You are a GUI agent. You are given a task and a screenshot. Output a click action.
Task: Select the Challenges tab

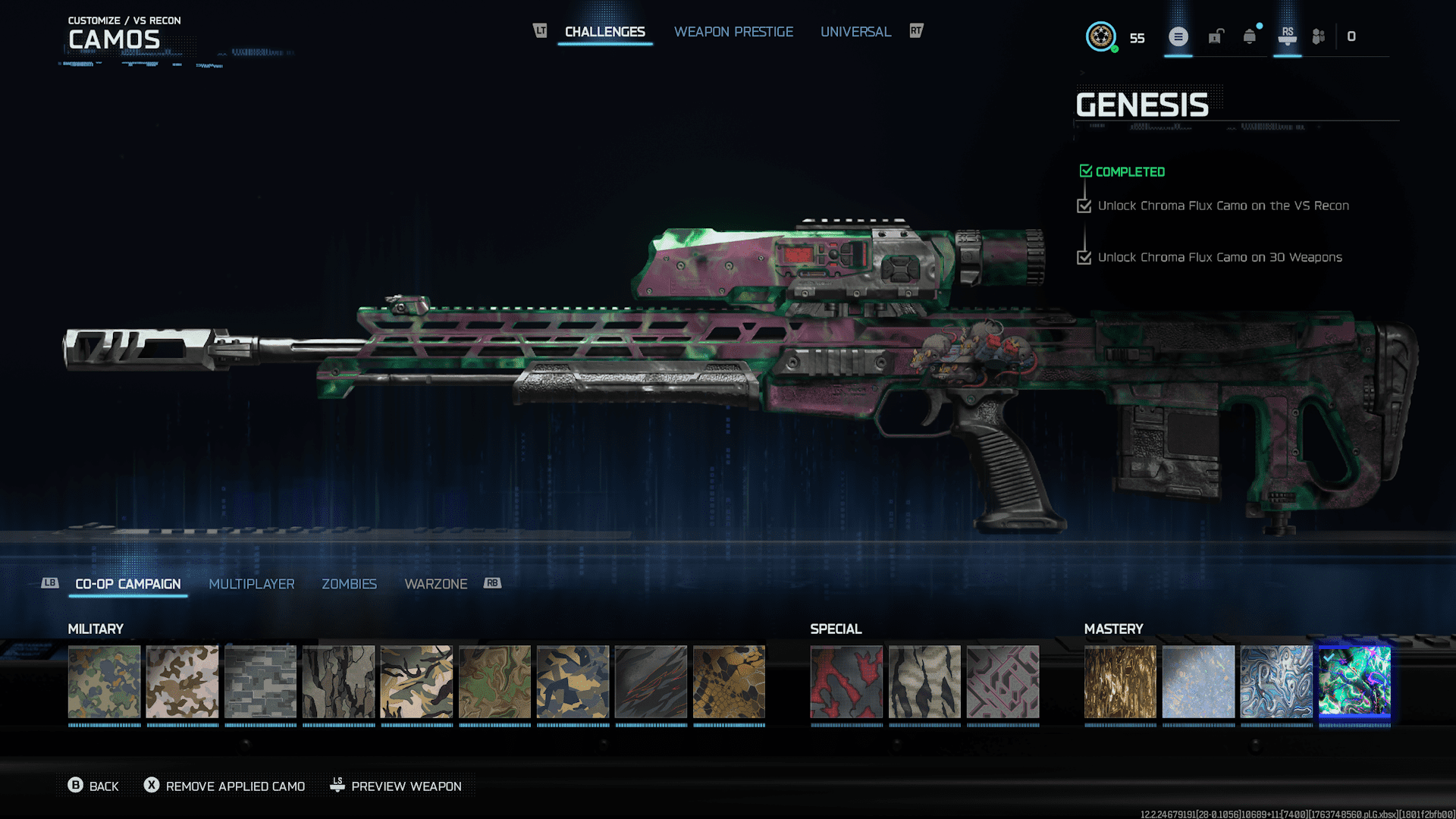[604, 32]
